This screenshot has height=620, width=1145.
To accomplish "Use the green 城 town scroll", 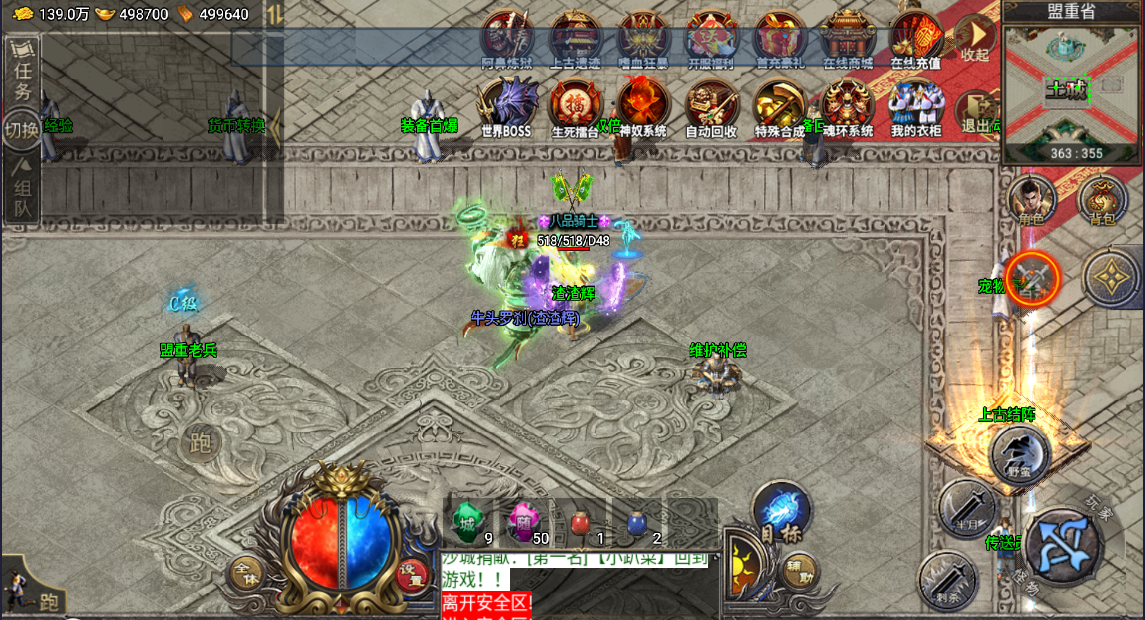I will 466,520.
